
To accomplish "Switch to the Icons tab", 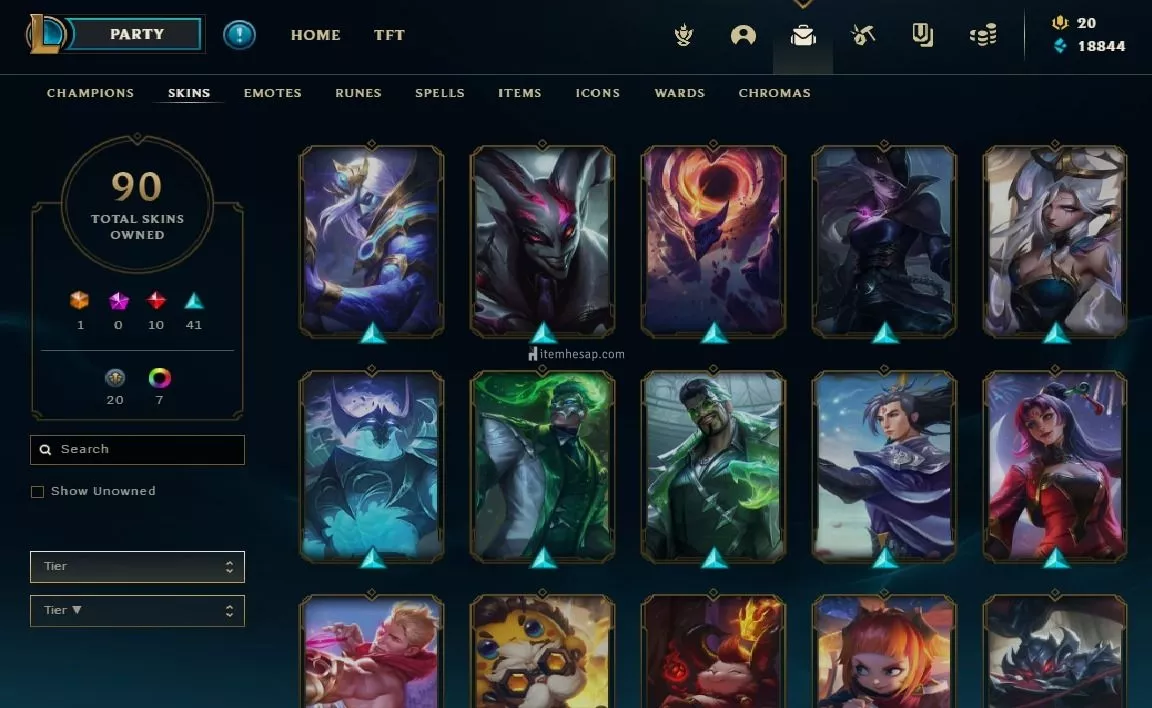I will coord(598,93).
